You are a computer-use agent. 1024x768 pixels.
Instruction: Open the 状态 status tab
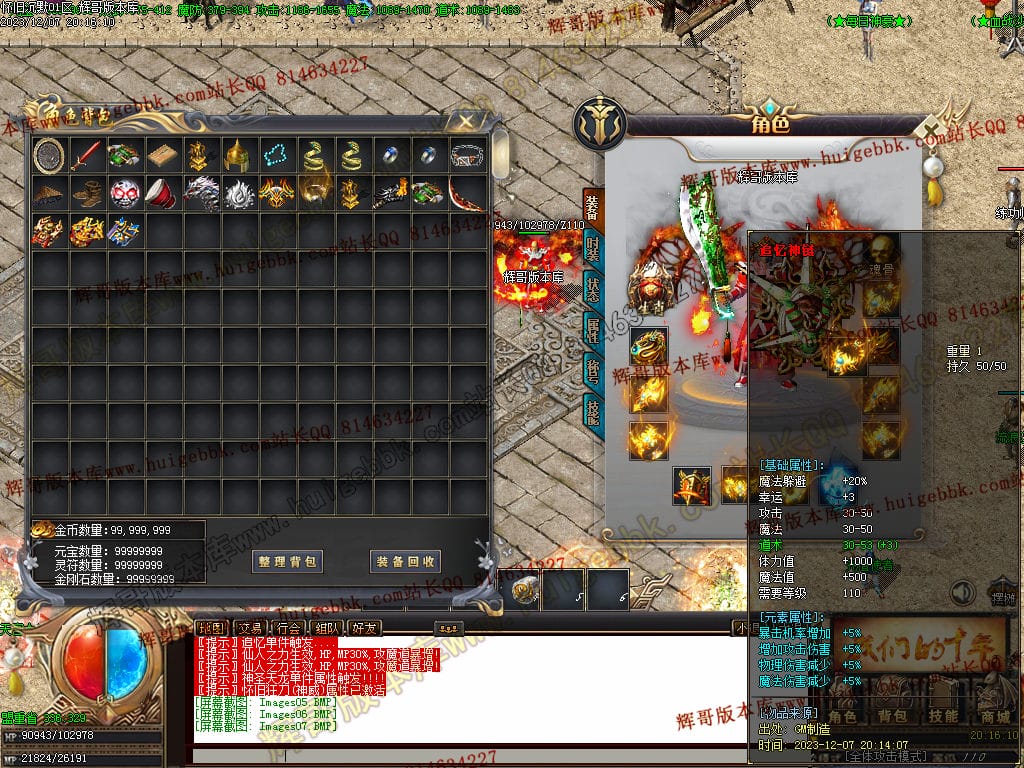coord(593,290)
